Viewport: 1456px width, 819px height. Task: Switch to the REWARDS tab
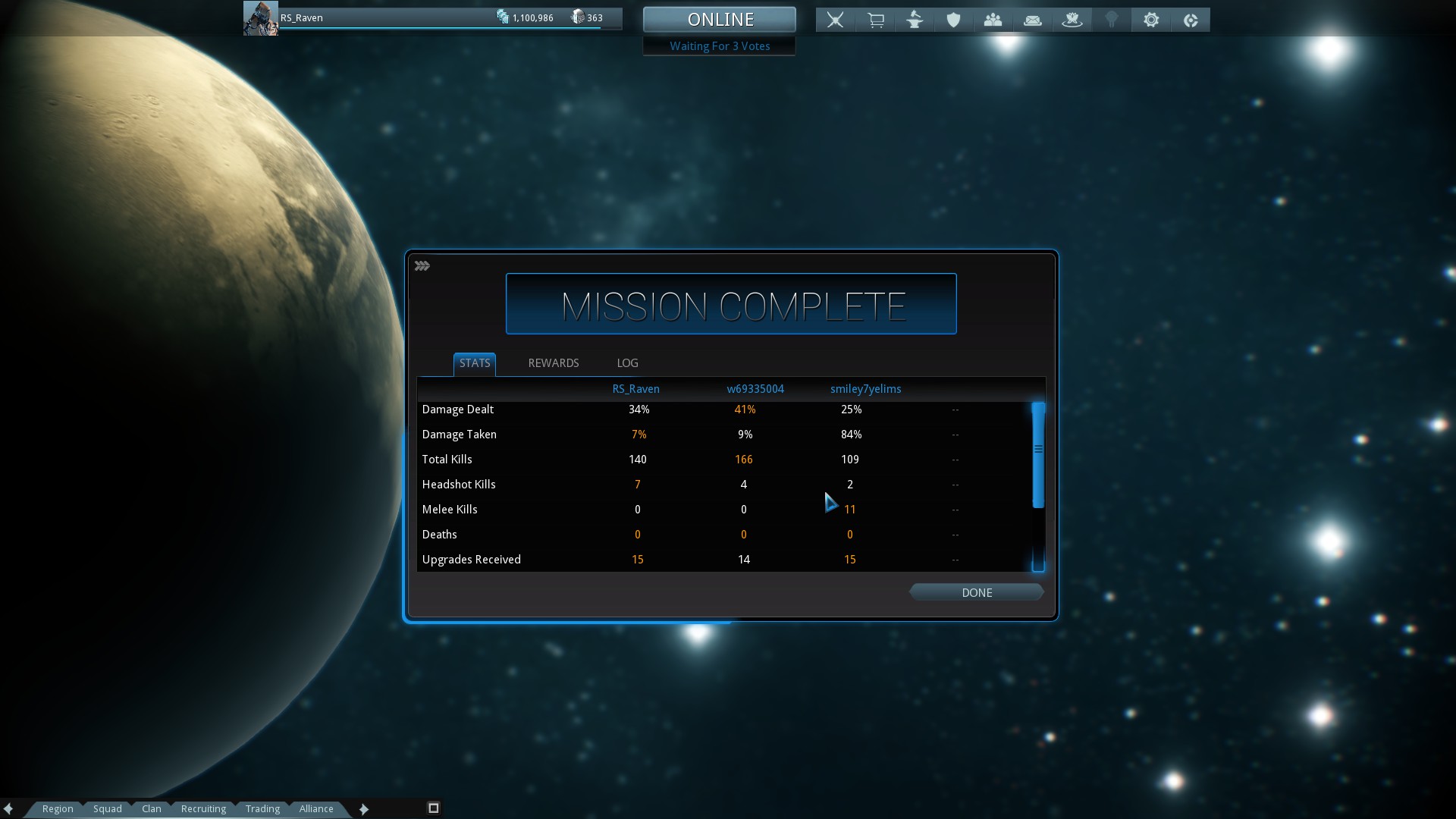(553, 363)
